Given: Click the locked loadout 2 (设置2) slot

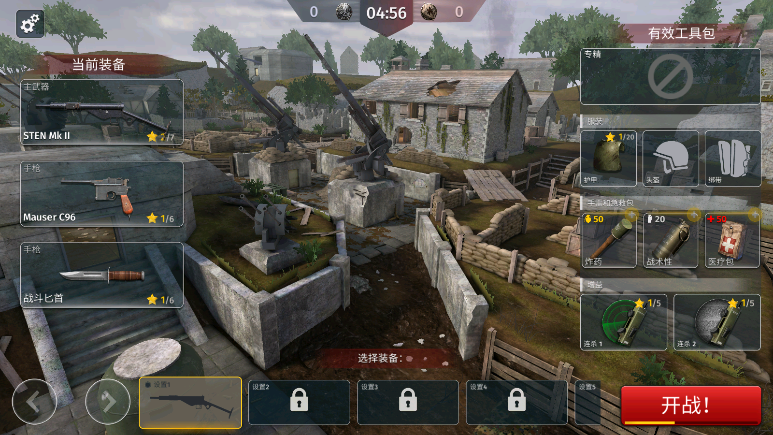Looking at the screenshot, I should (x=298, y=402).
